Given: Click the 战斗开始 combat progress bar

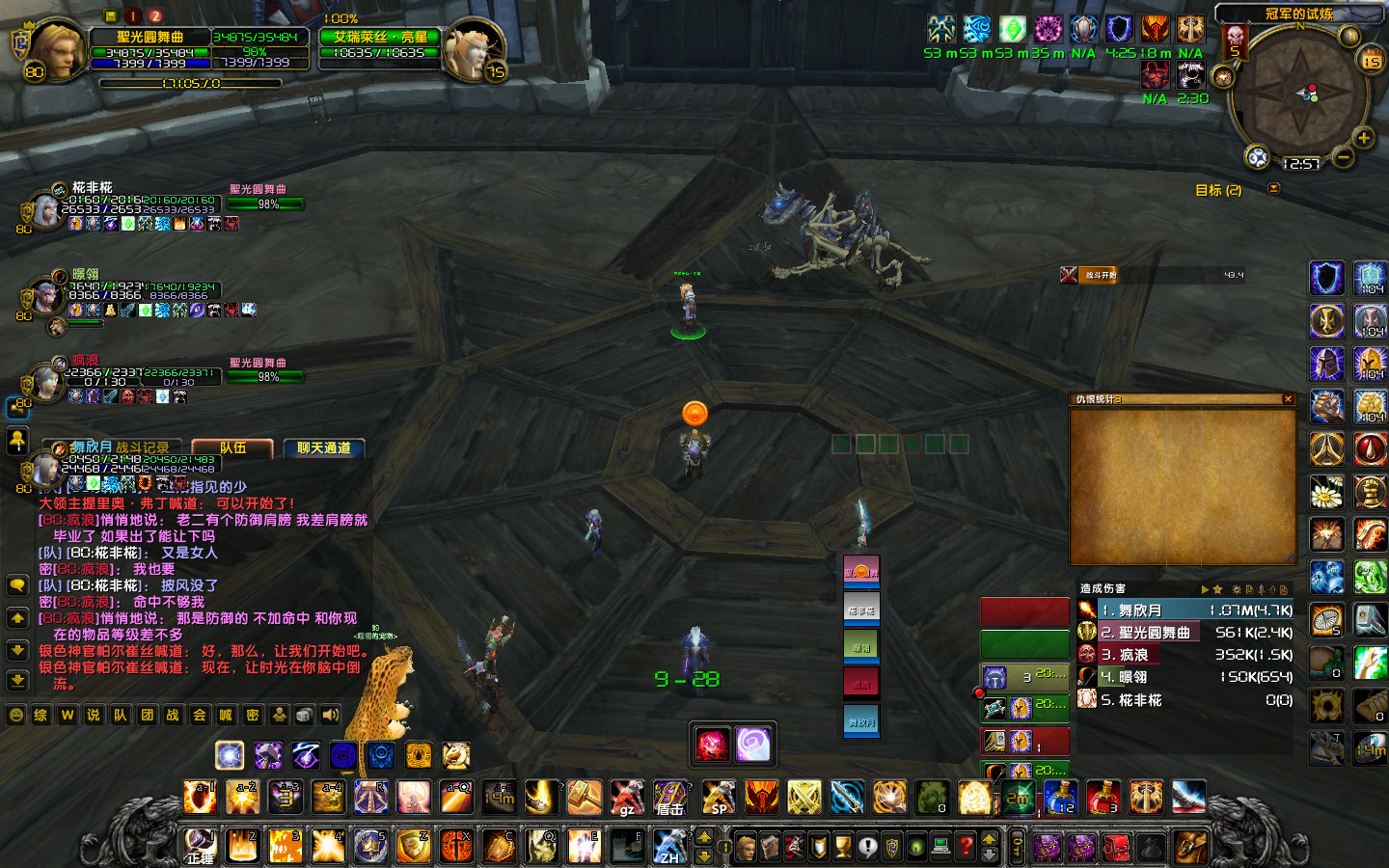Looking at the screenshot, I should tap(1157, 275).
